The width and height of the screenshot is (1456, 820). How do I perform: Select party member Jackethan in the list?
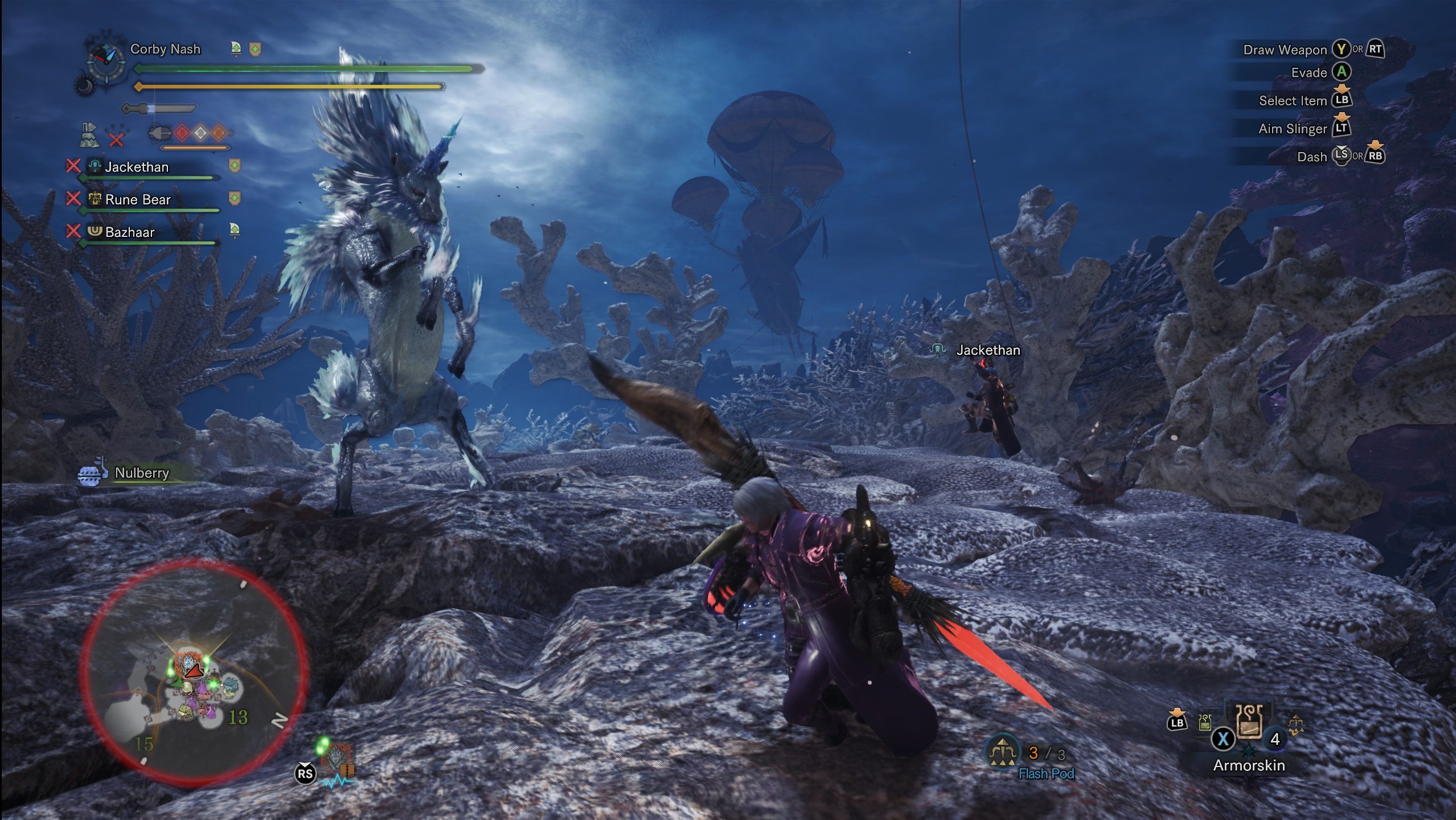click(137, 167)
